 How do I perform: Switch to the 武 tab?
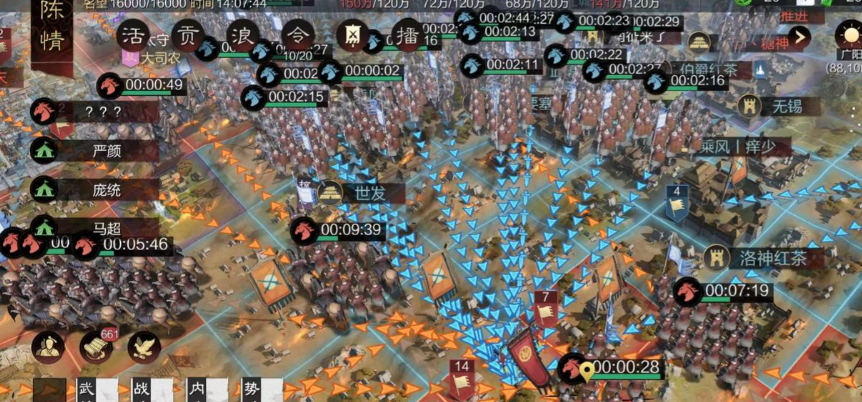(86, 388)
